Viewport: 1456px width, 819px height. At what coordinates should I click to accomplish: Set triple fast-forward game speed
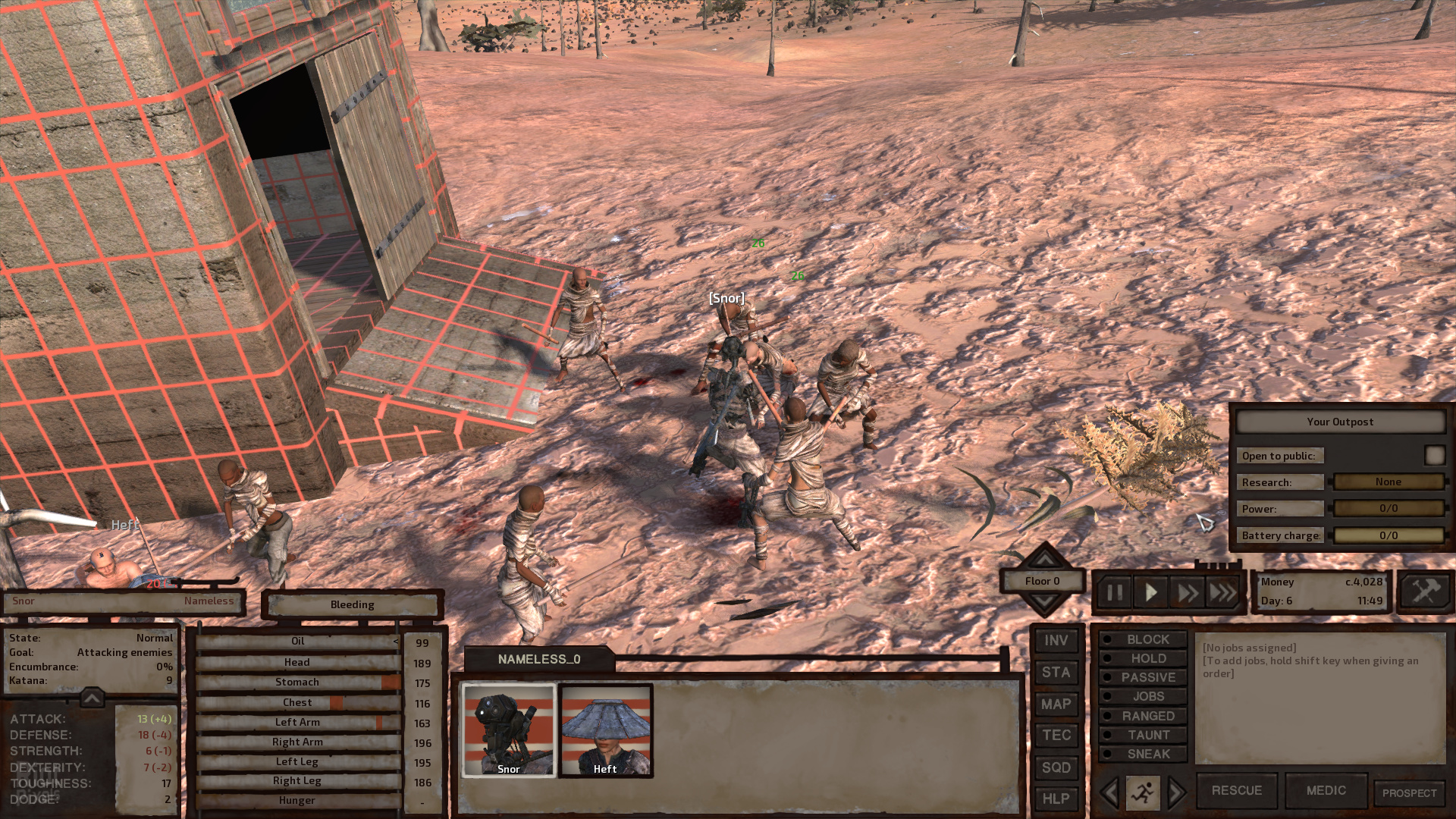1222,592
